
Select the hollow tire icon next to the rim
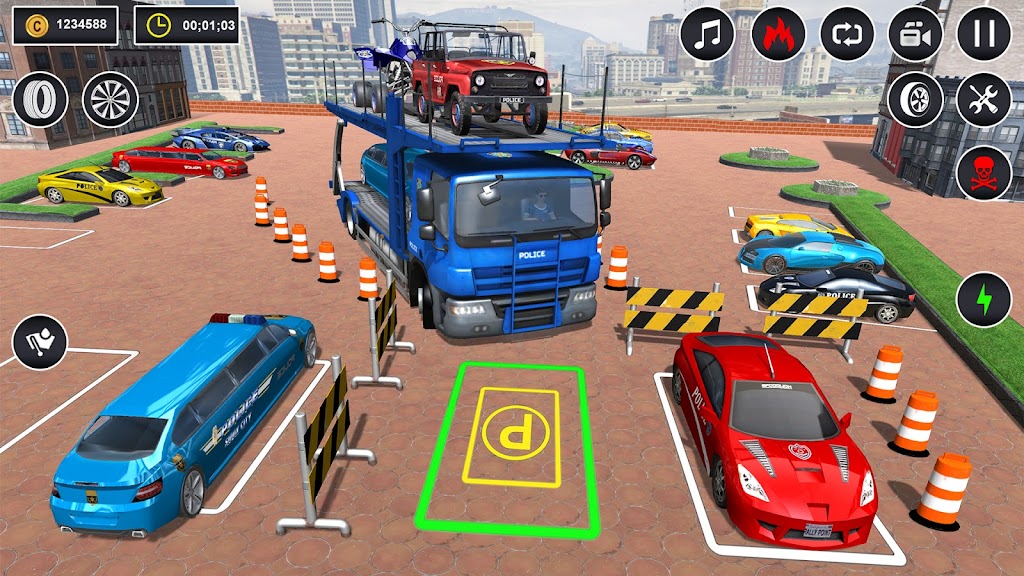tap(40, 100)
